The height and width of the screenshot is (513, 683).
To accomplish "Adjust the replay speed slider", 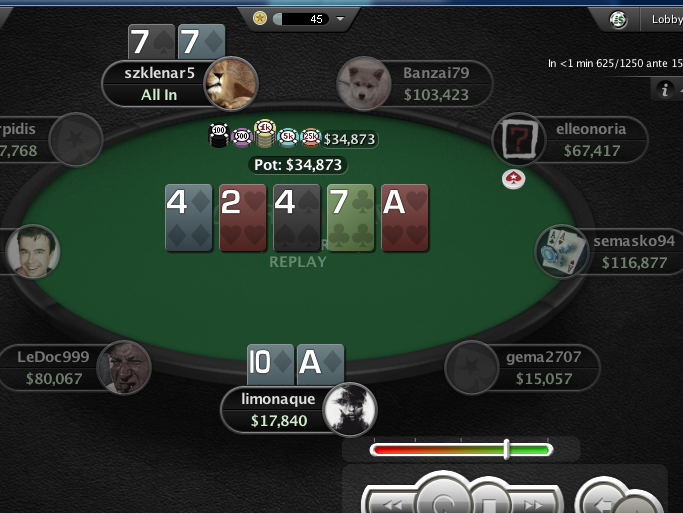I will tap(506, 449).
